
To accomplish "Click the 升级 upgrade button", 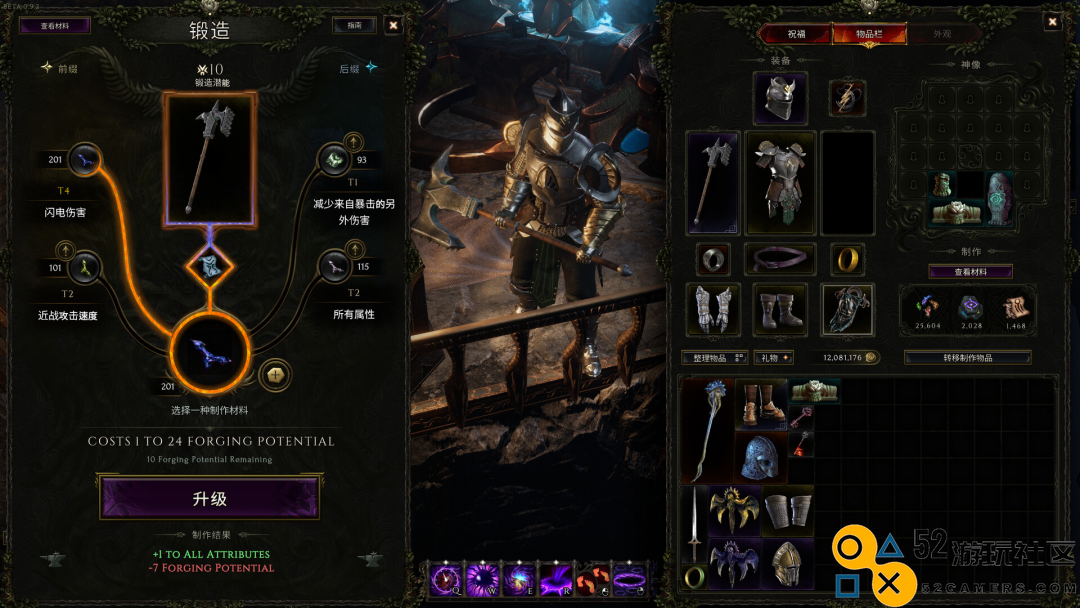I will coord(209,498).
